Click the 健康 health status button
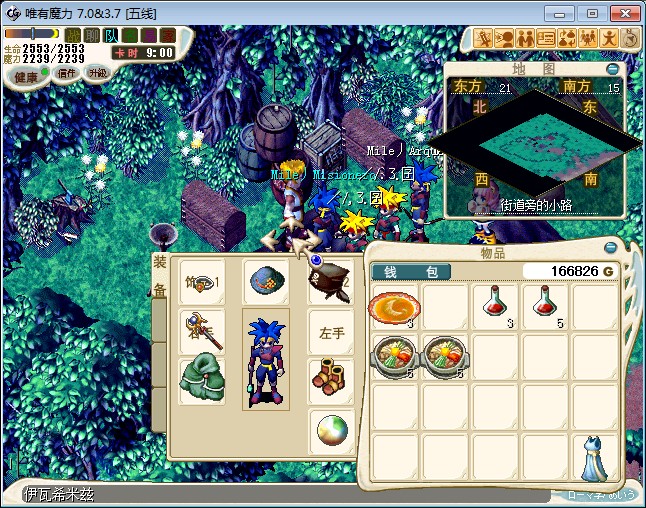The height and width of the screenshot is (508, 646). pos(27,77)
